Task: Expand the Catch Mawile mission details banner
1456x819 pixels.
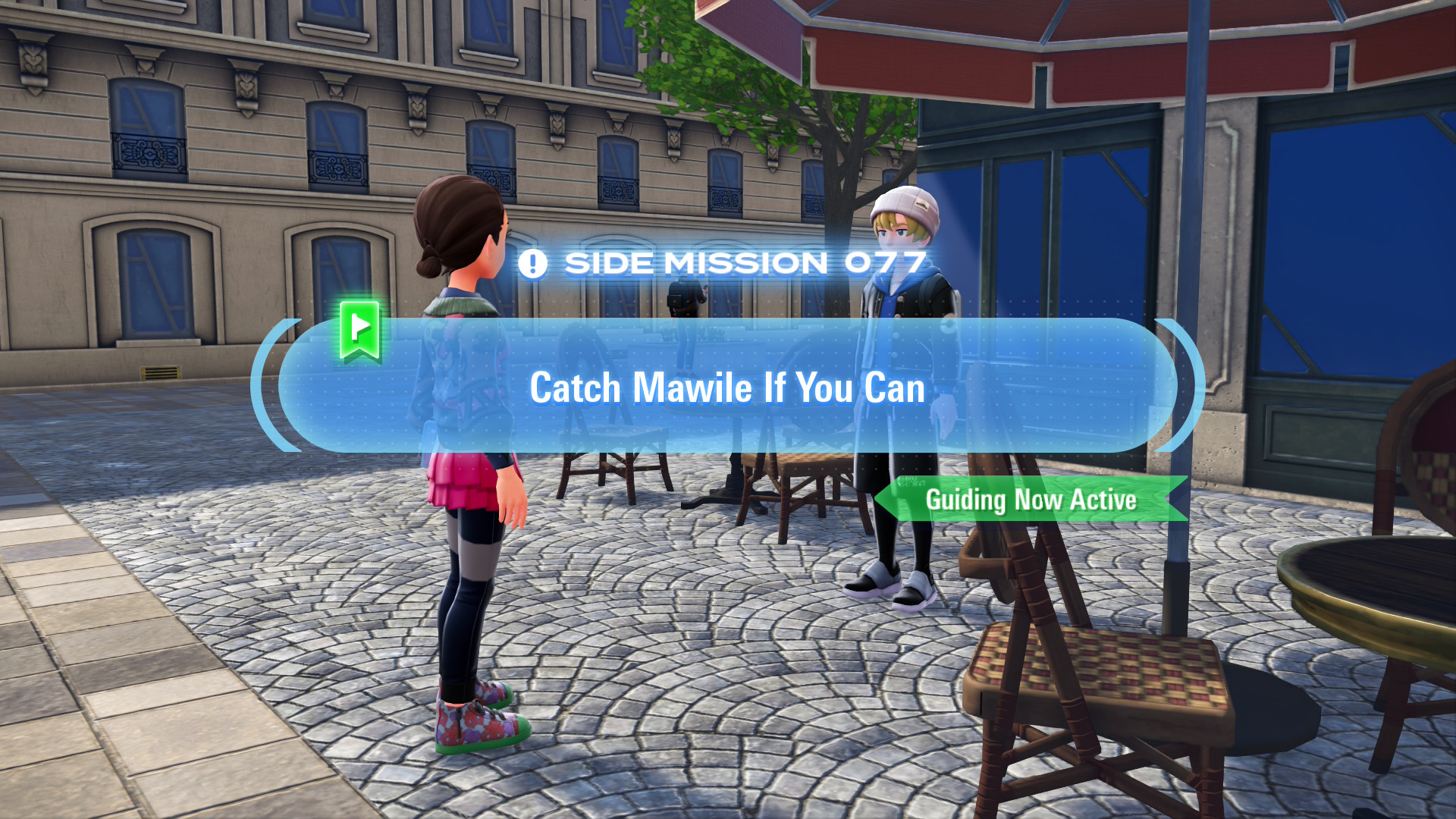Action: coord(726,388)
